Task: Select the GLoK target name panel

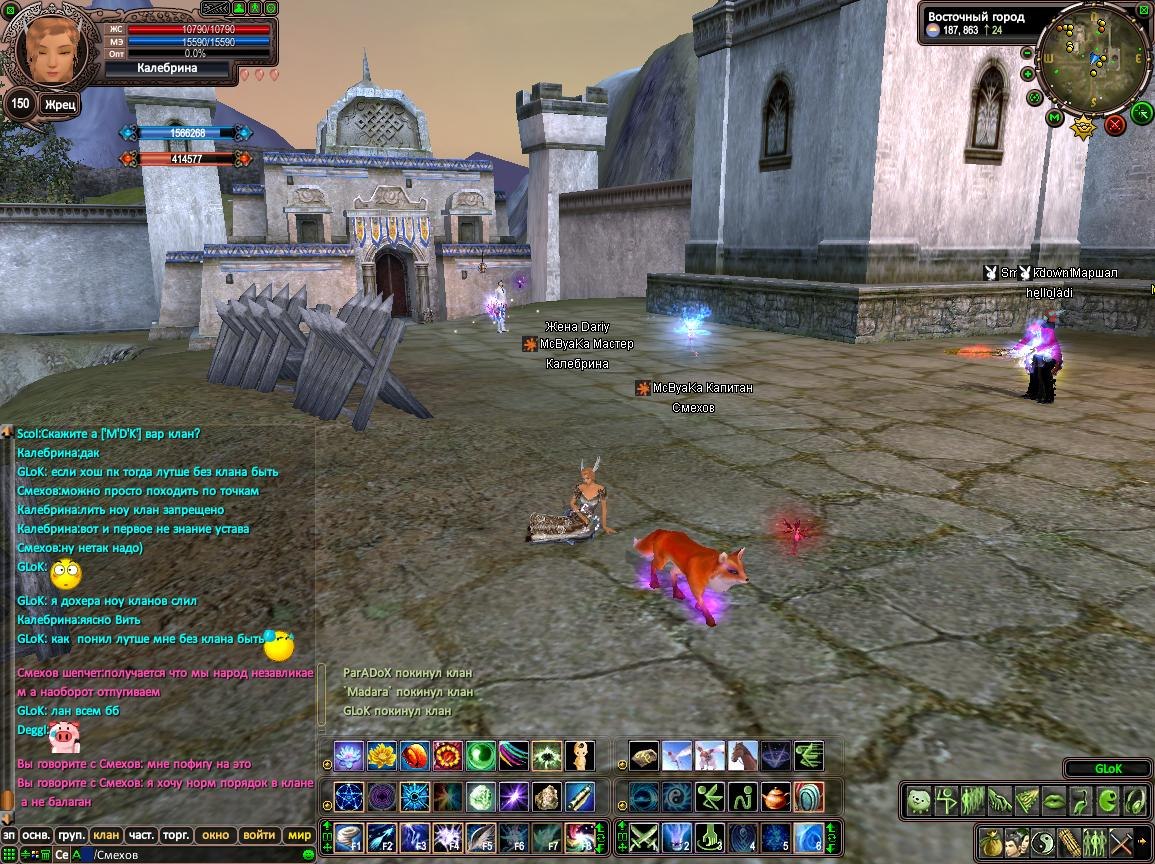Action: click(1108, 769)
